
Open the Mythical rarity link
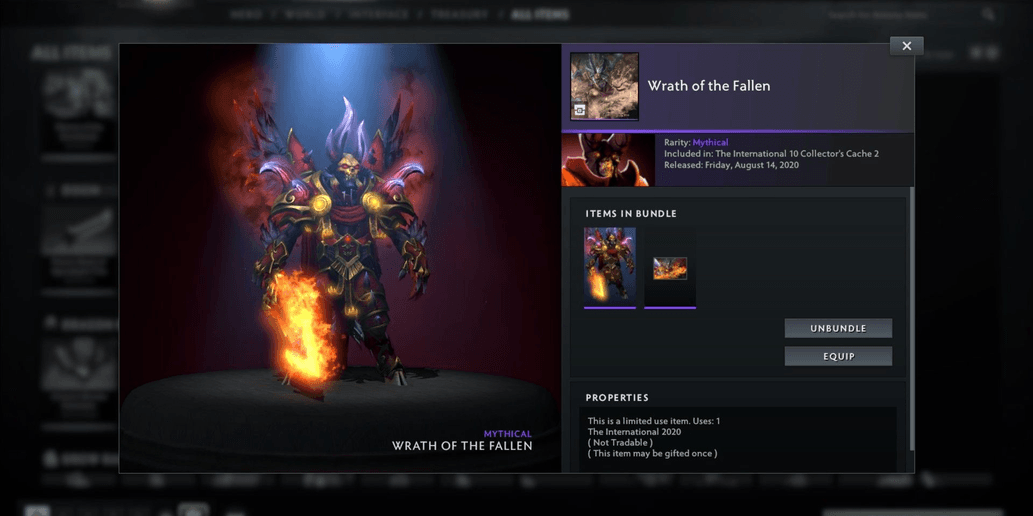[710, 143]
